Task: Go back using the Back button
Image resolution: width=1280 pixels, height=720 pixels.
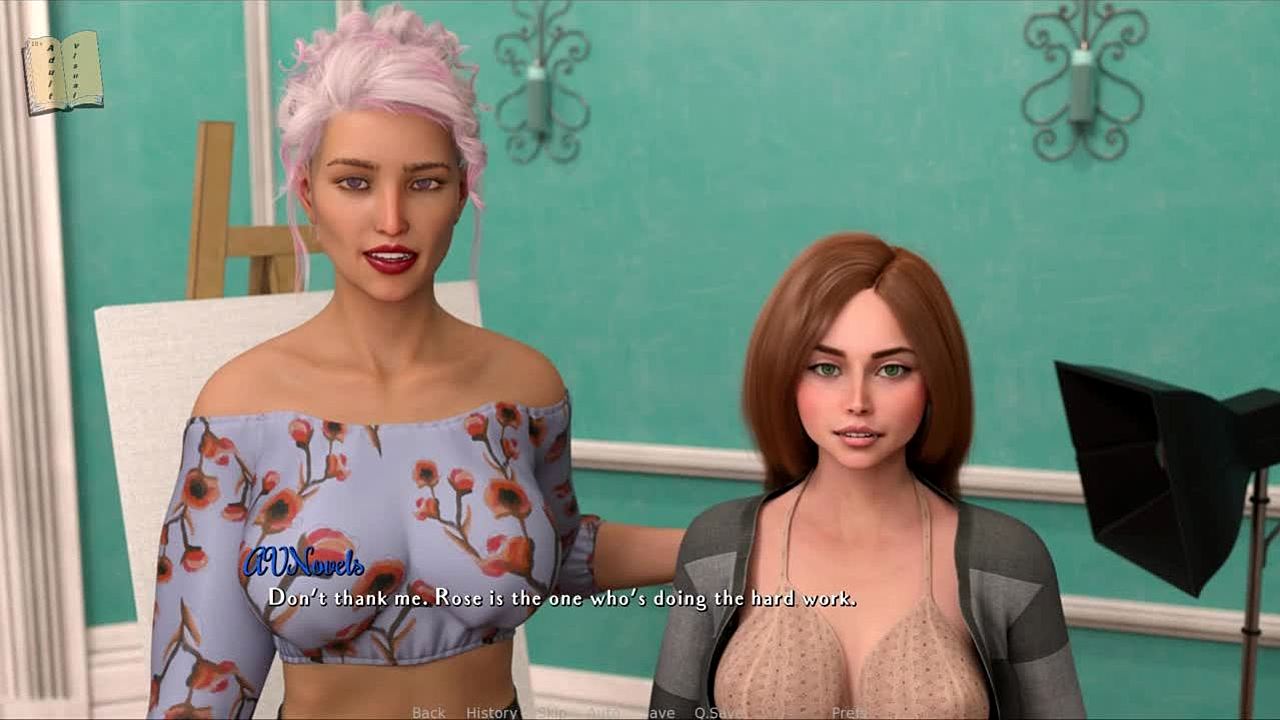Action: pyautogui.click(x=428, y=712)
